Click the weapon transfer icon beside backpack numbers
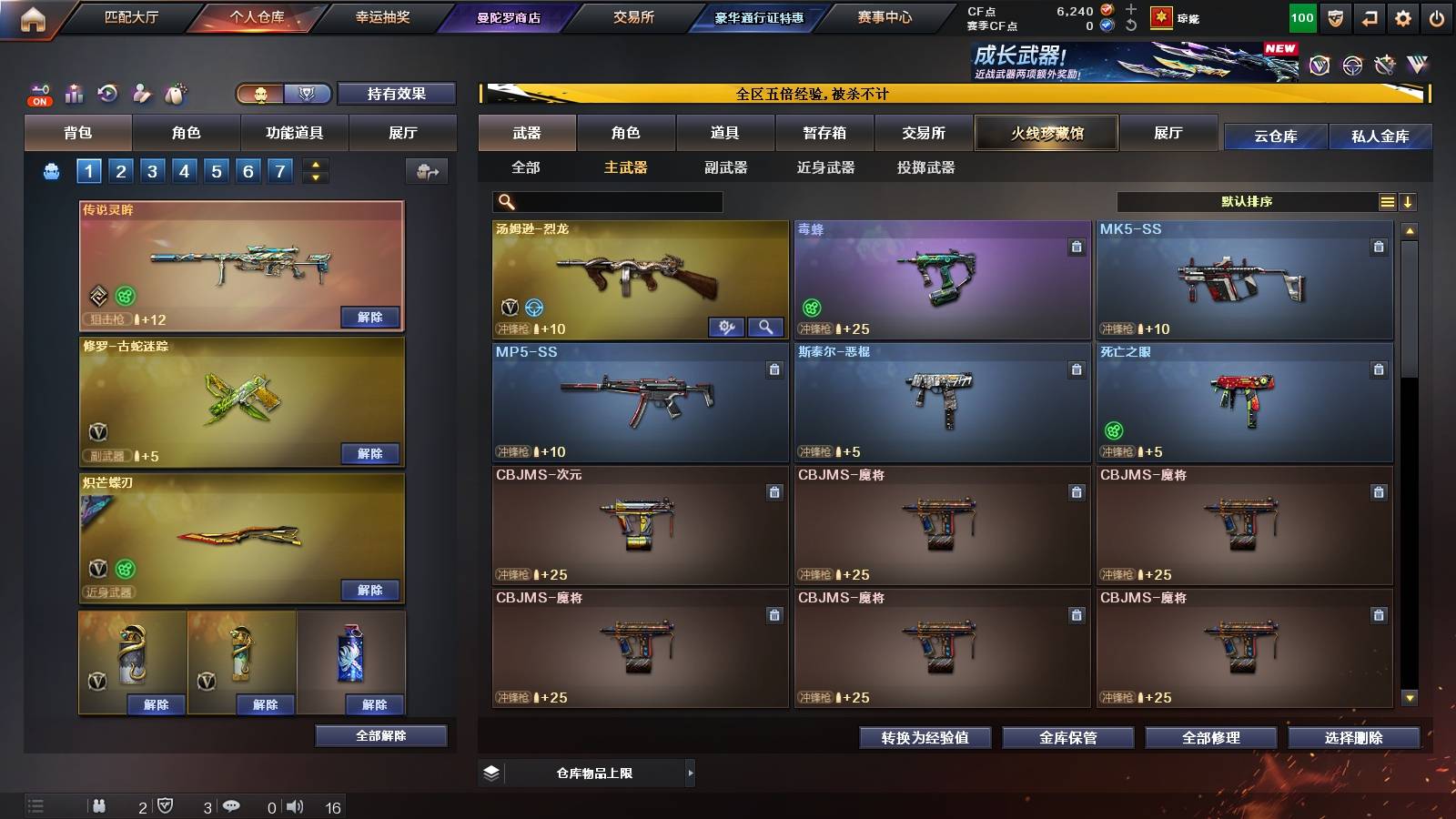The image size is (1456, 819). pyautogui.click(x=425, y=170)
